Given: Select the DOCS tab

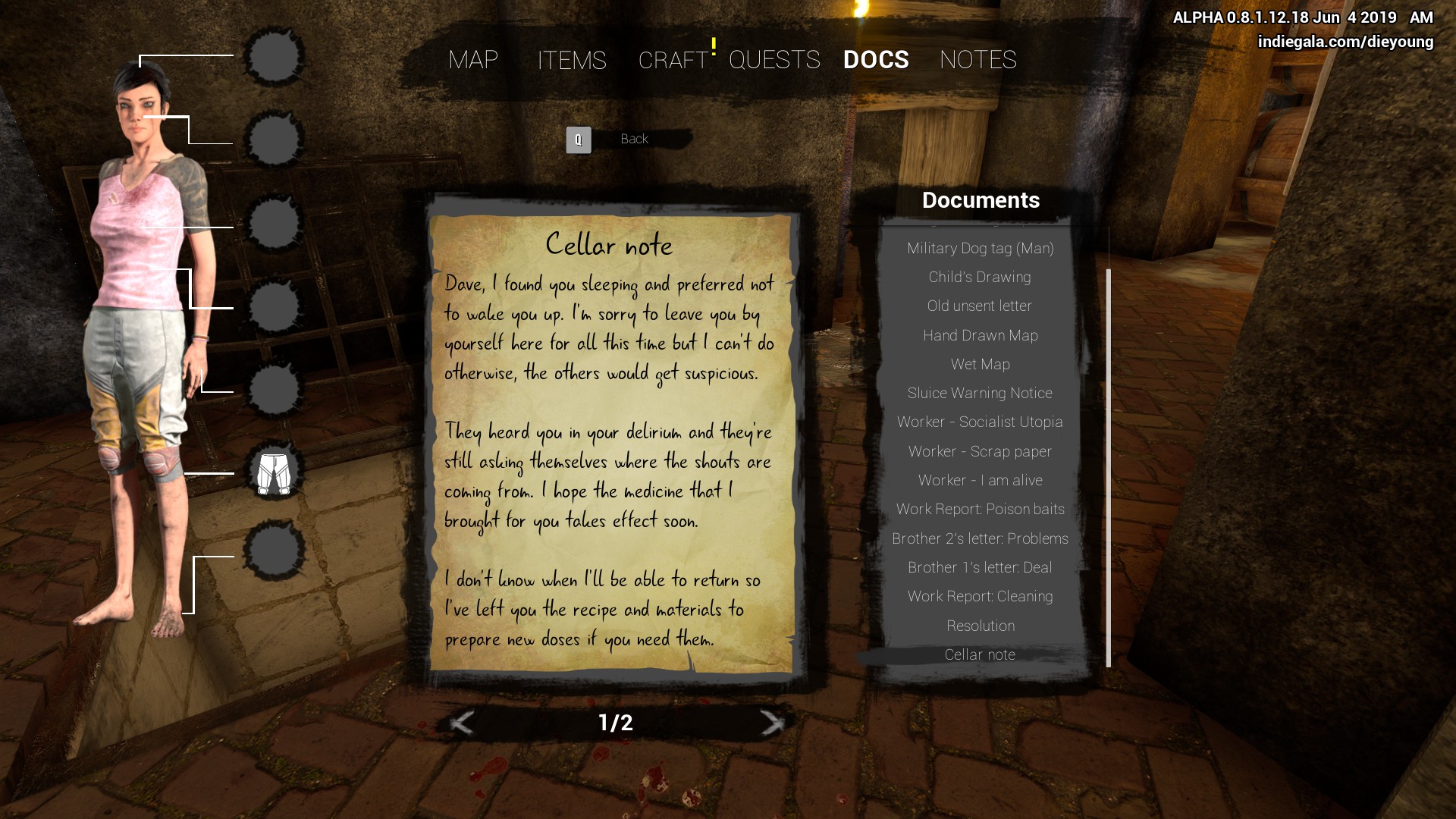Looking at the screenshot, I should click(876, 60).
